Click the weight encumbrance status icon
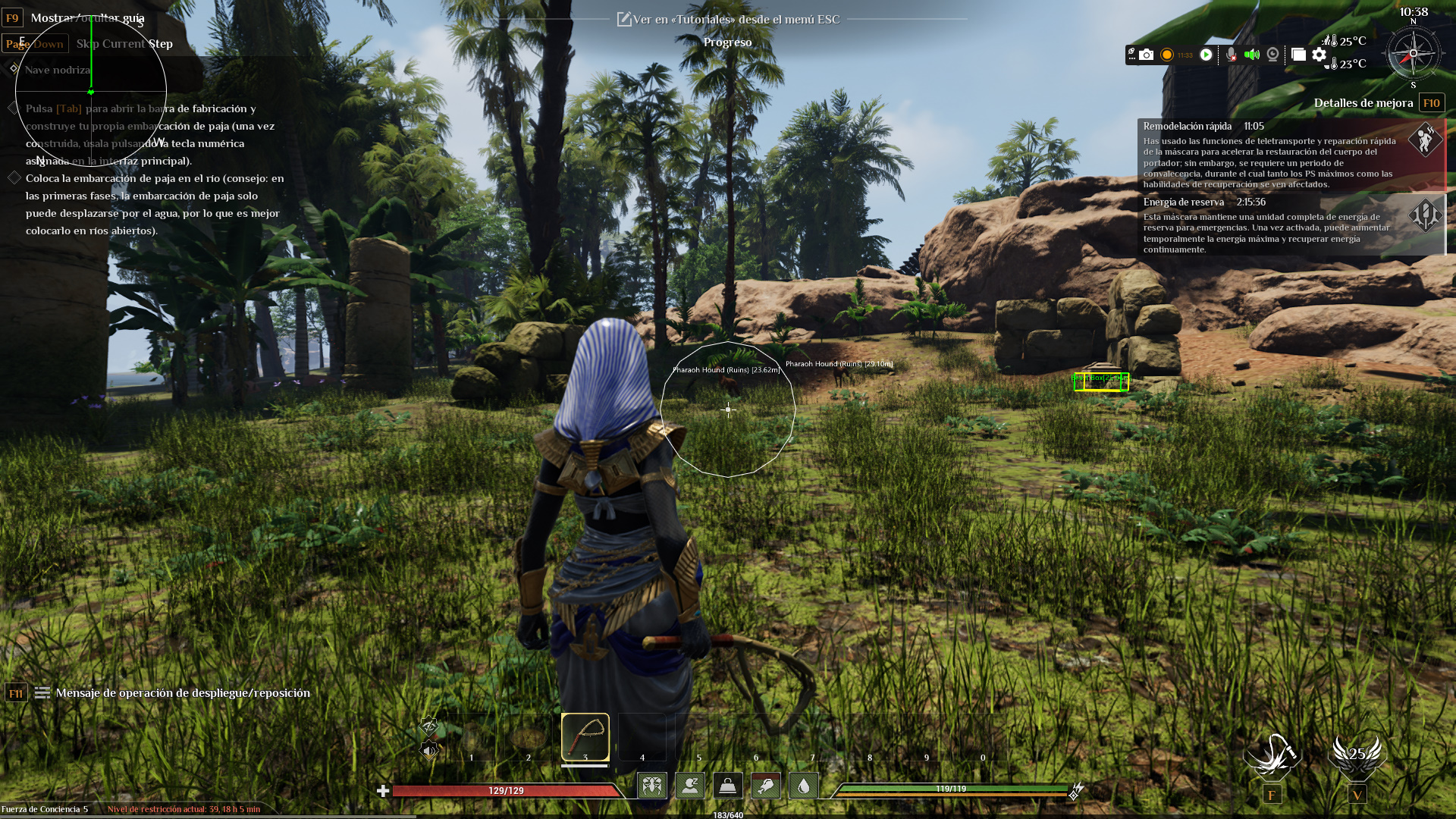The image size is (1456, 819). 726,786
